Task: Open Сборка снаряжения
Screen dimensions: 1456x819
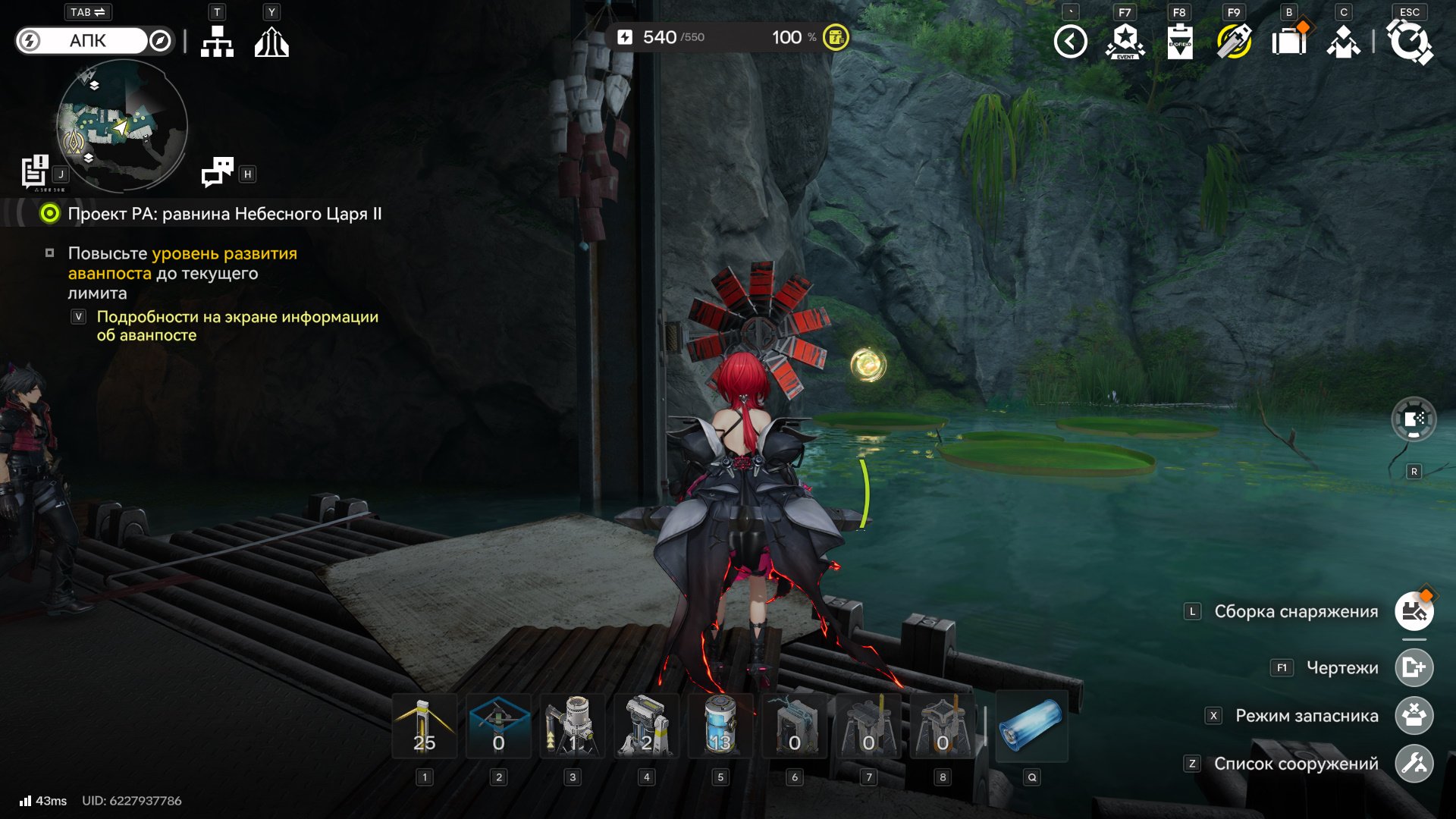Action: click(x=1414, y=611)
